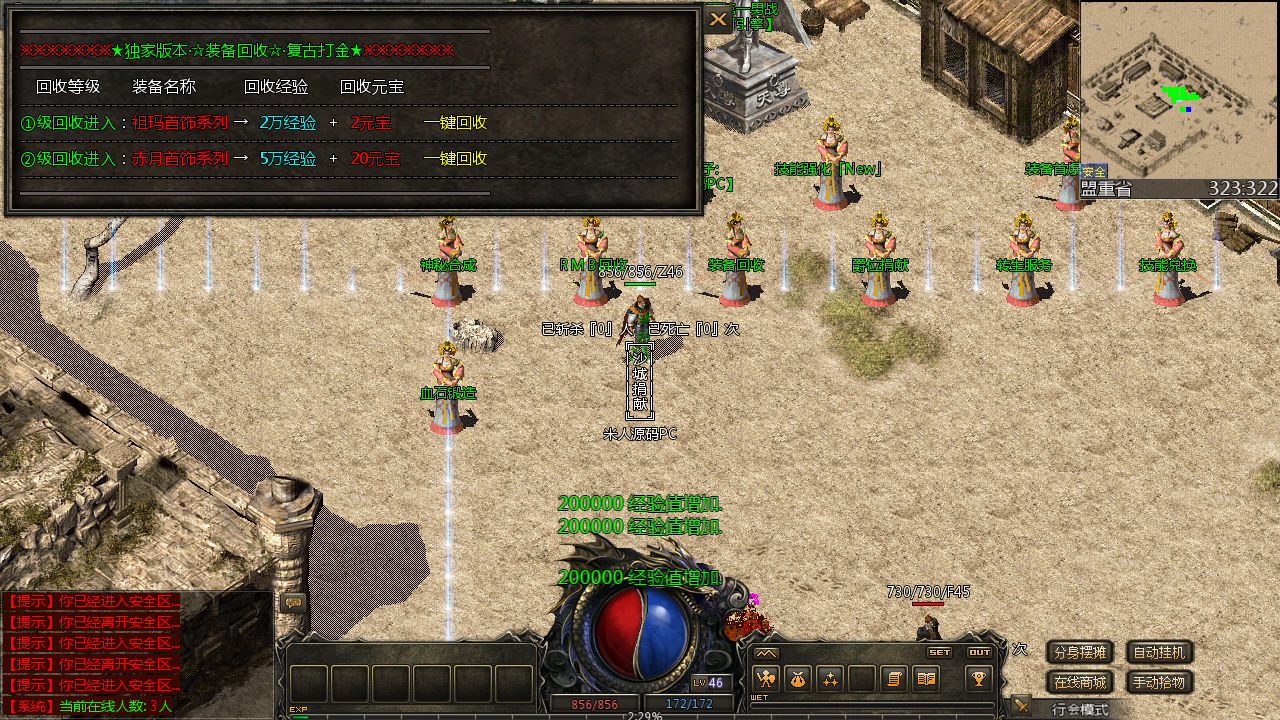Activate 自动挂机 auto-play
Screen dimensions: 1280x720
click(x=1160, y=653)
